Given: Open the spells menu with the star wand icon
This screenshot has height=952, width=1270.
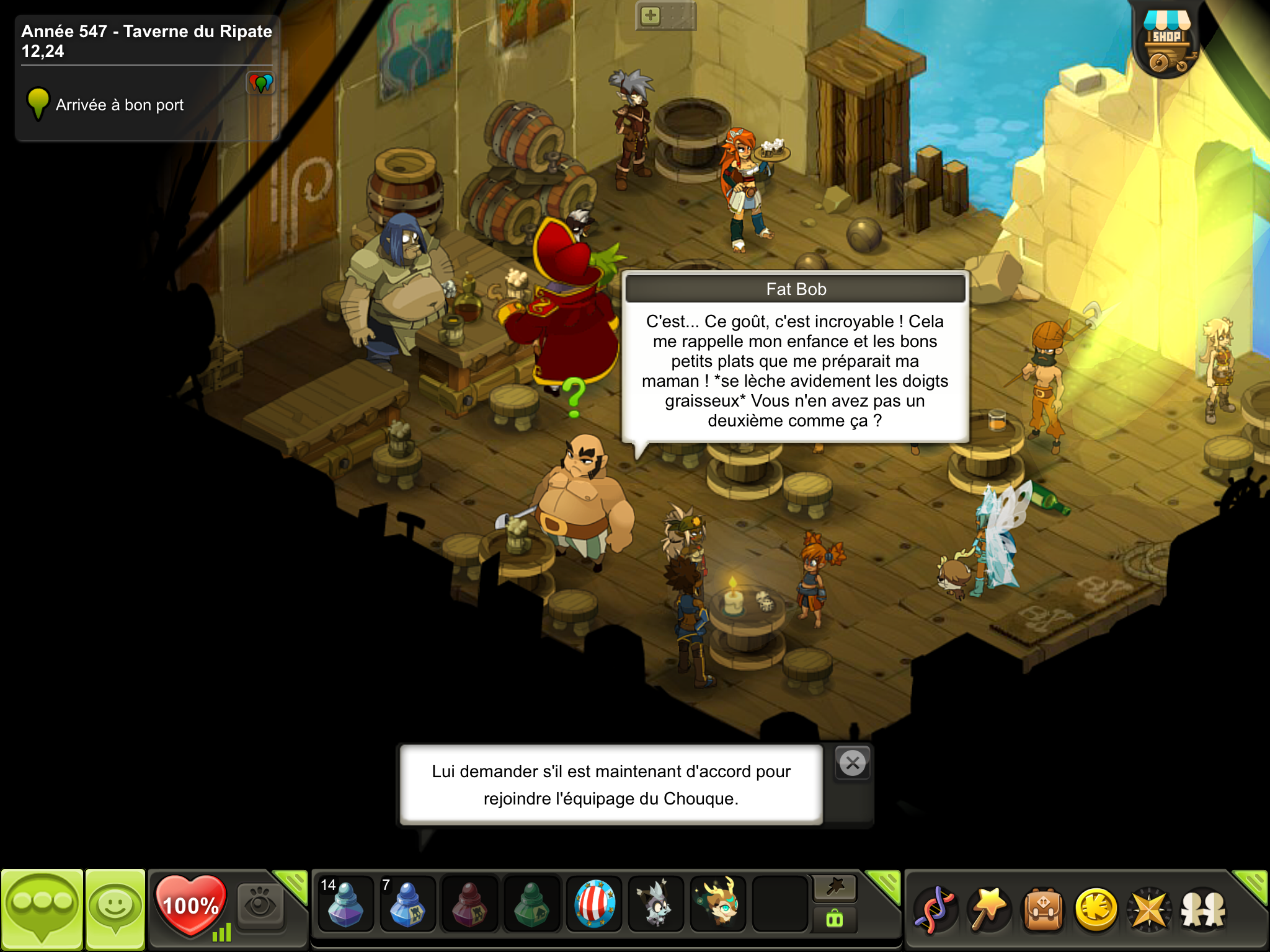Looking at the screenshot, I should 988,909.
